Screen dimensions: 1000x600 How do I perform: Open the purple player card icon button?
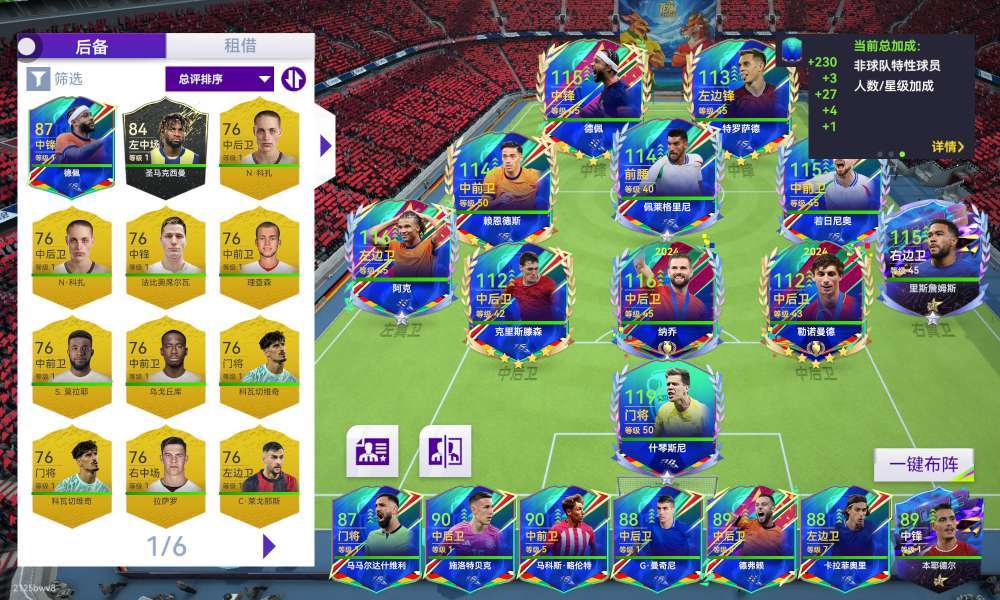[372, 451]
